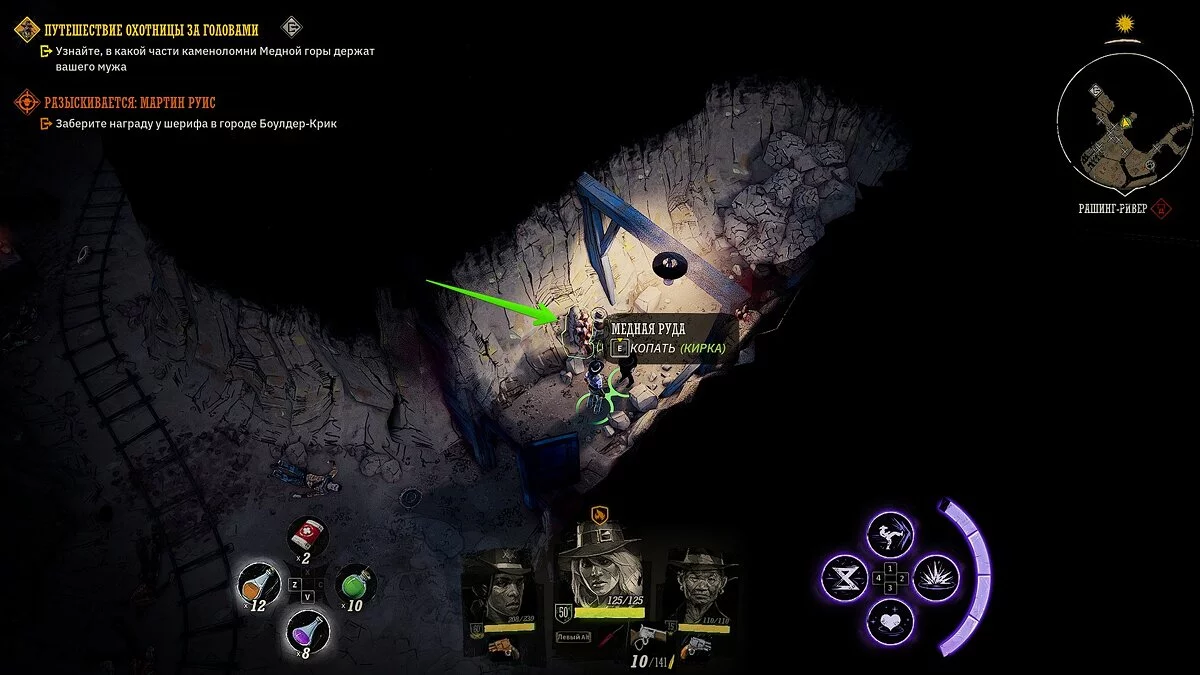The image size is (1200, 675).
Task: Activate the ground burst ability icon
Action: click(937, 577)
